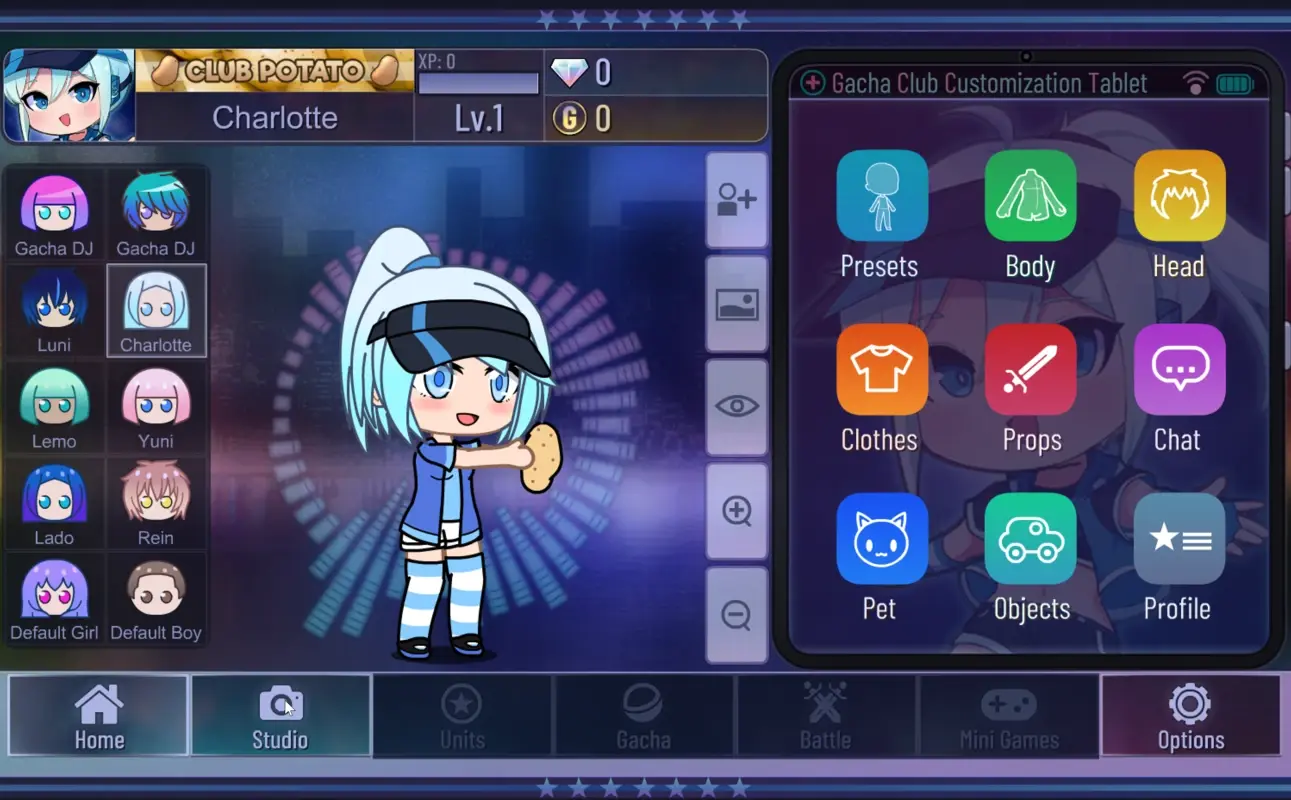Screen dimensions: 1291x800
Task: Open the Props customization menu
Action: coord(1030,368)
